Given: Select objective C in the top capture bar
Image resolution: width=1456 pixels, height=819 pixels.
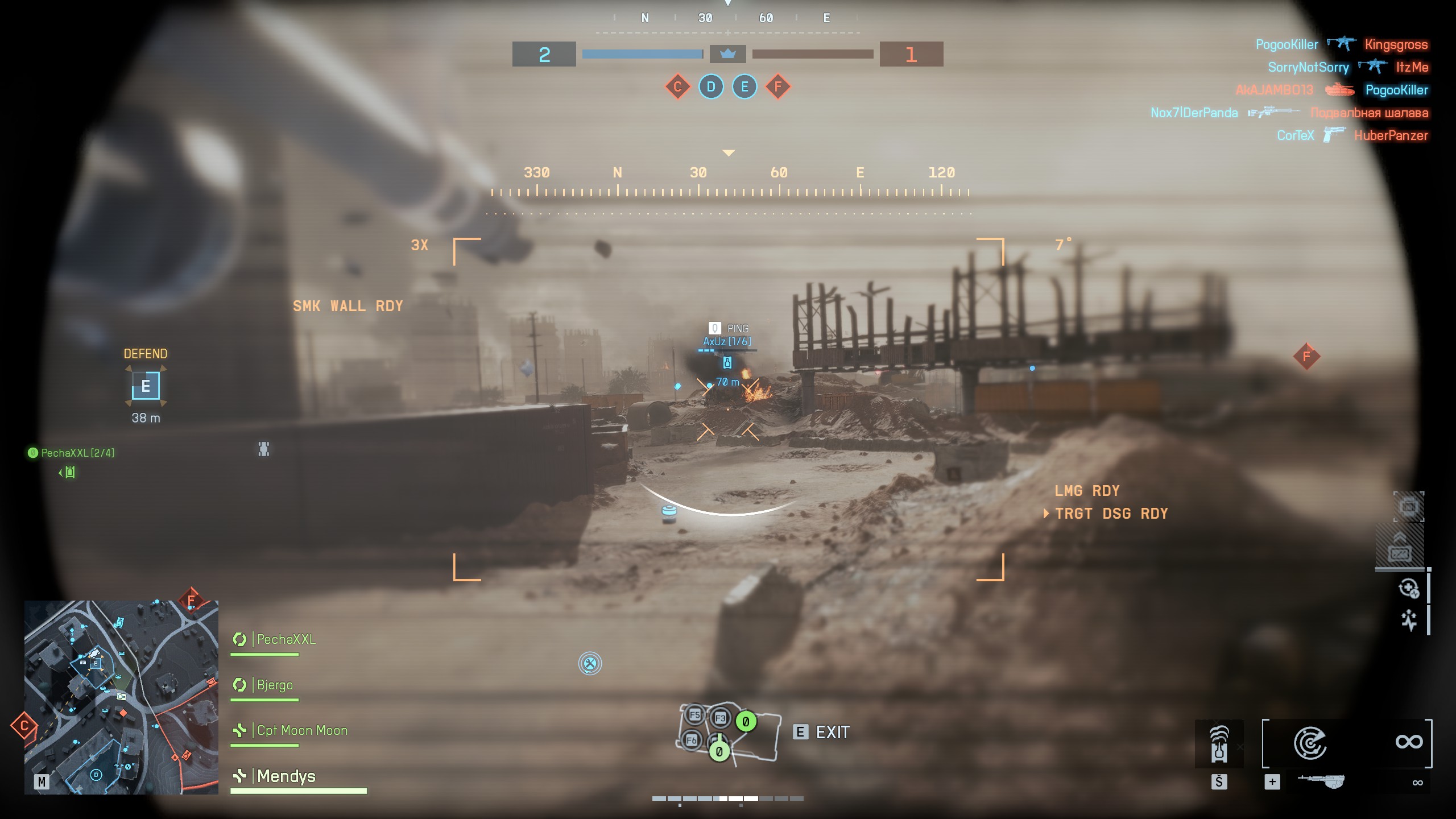Looking at the screenshot, I should [x=677, y=87].
